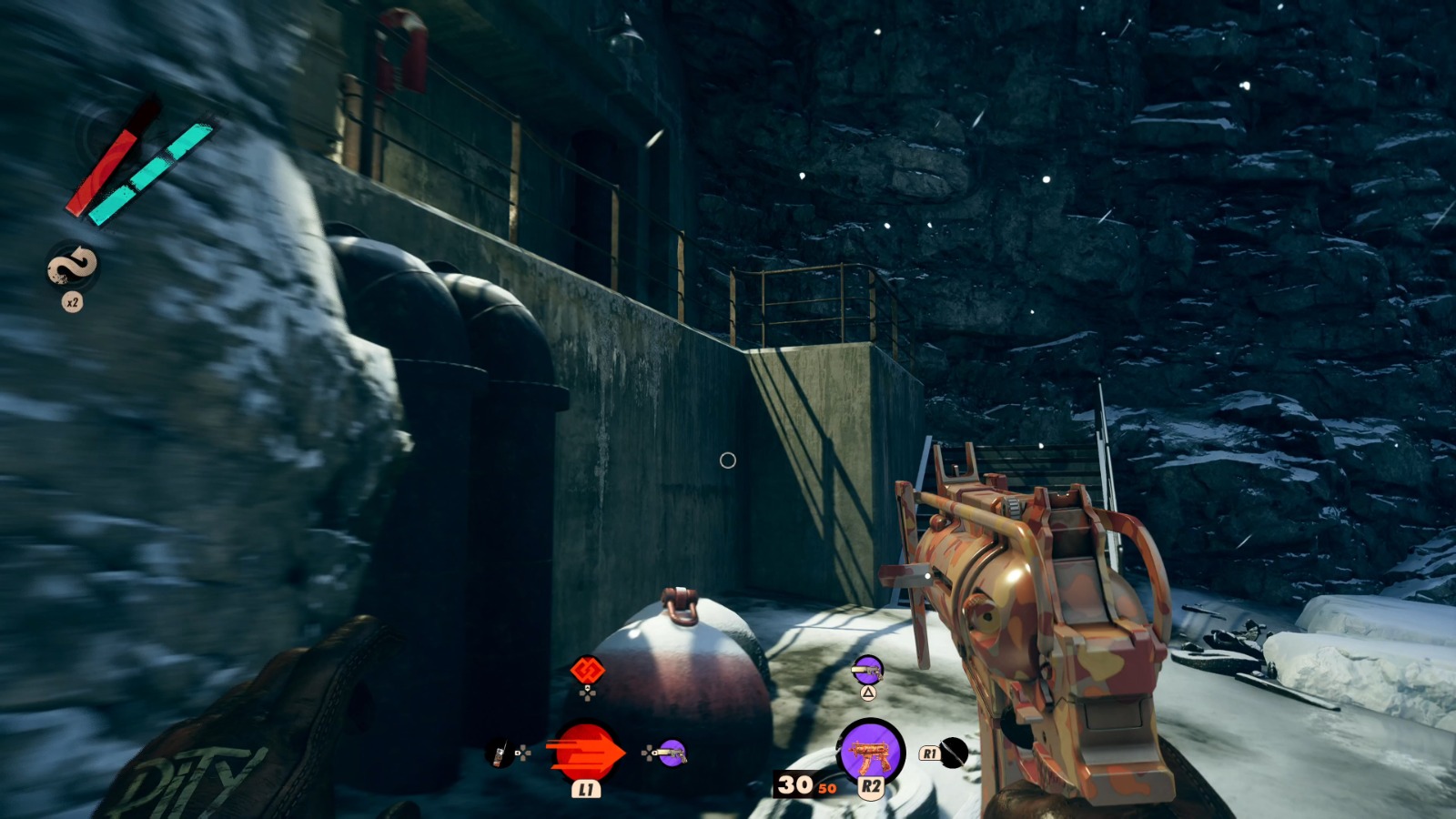
Task: Click the R2 button prompt label
Action: [x=871, y=785]
